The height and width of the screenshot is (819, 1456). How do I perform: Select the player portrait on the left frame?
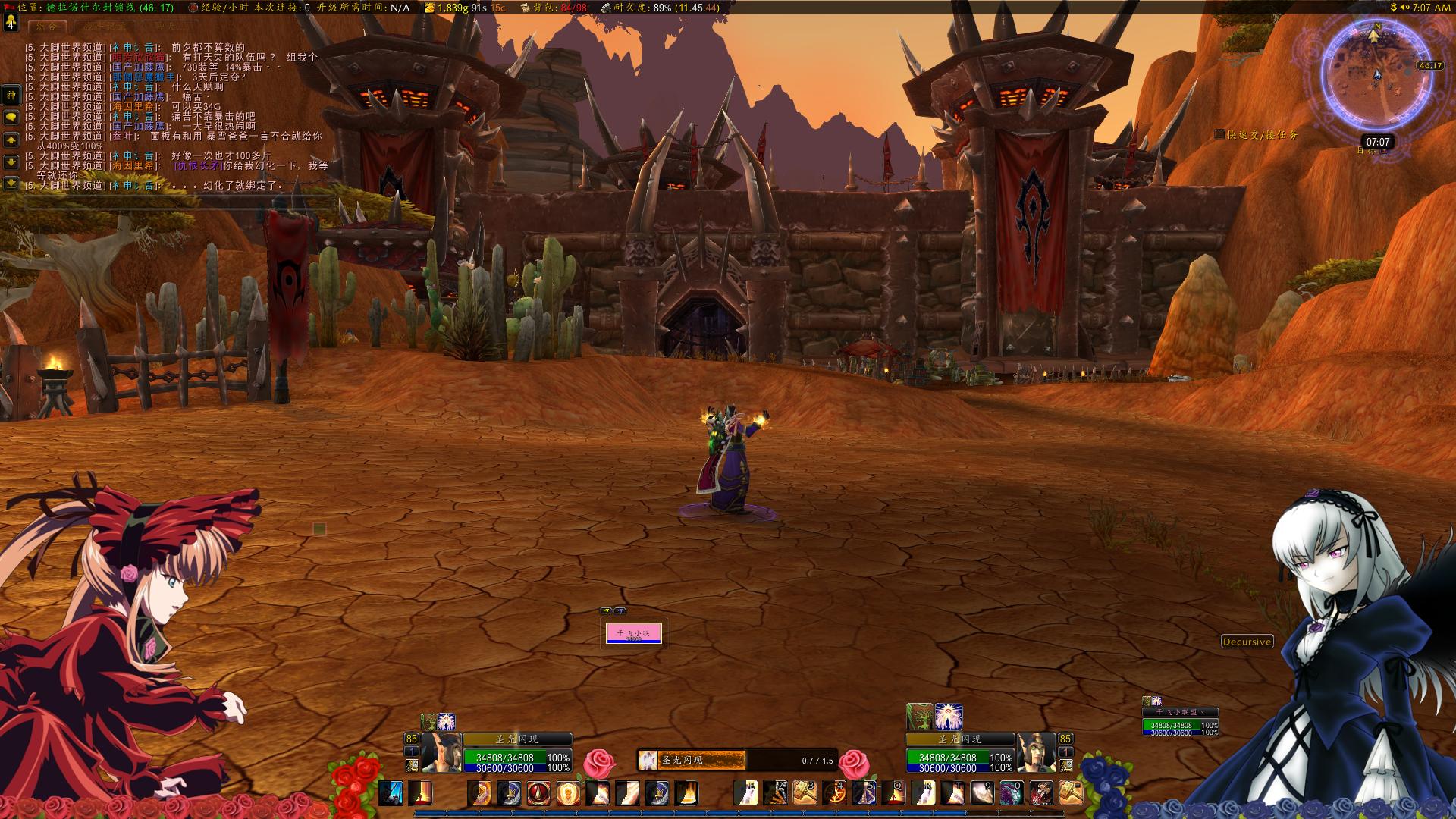point(441,752)
